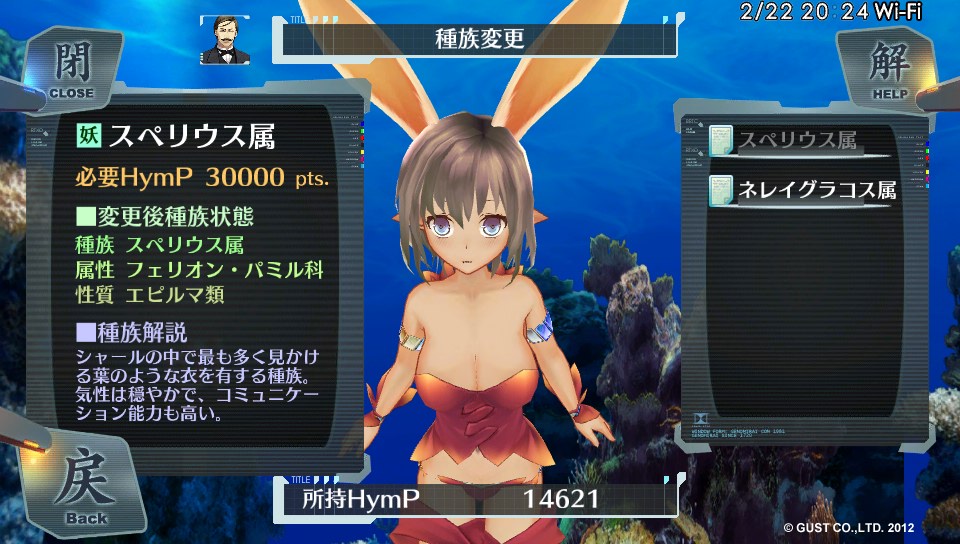The image size is (960, 544).
Task: Close the race change screen
Action: click(x=70, y=70)
